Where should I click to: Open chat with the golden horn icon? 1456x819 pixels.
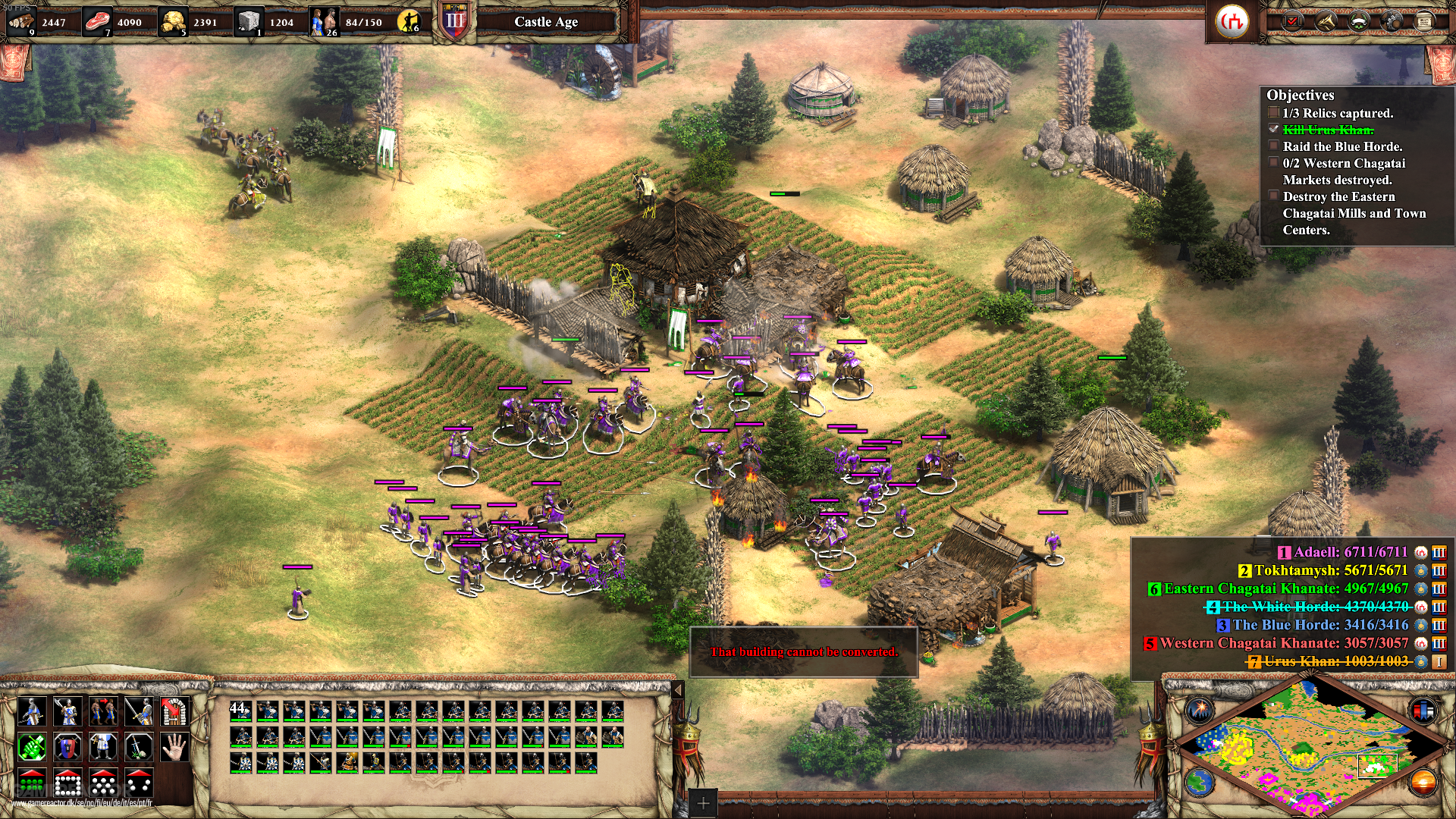point(1326,21)
